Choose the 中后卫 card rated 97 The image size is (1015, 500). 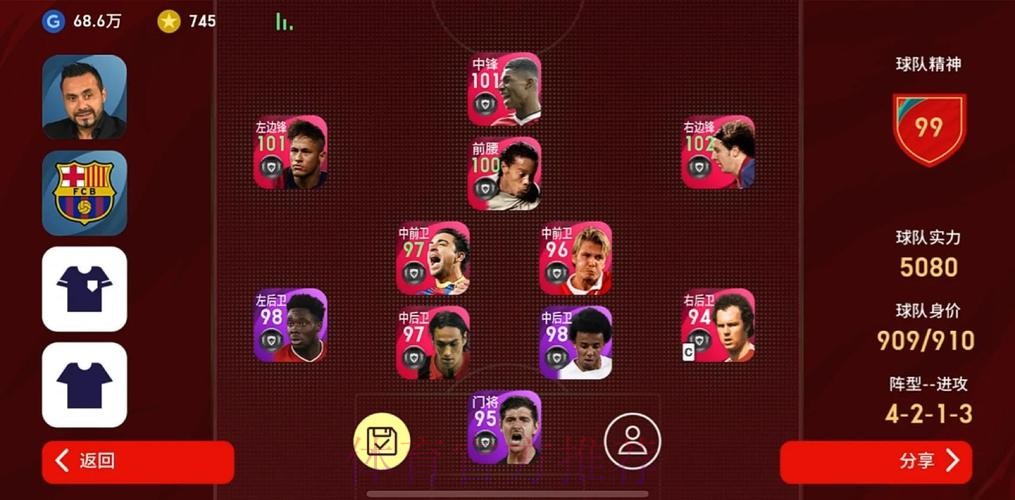tap(432, 343)
